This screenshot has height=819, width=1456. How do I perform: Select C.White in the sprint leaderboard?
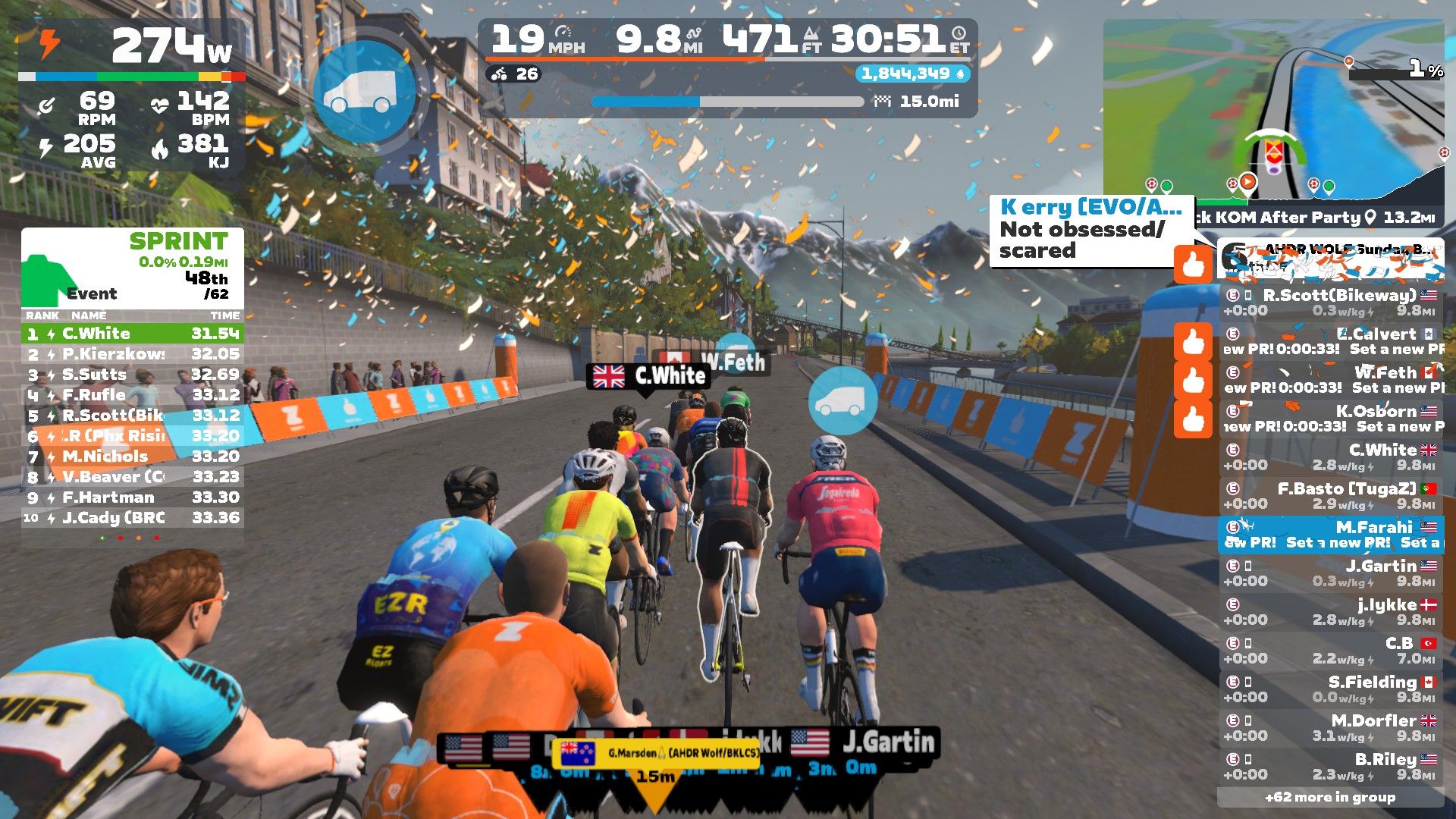133,334
